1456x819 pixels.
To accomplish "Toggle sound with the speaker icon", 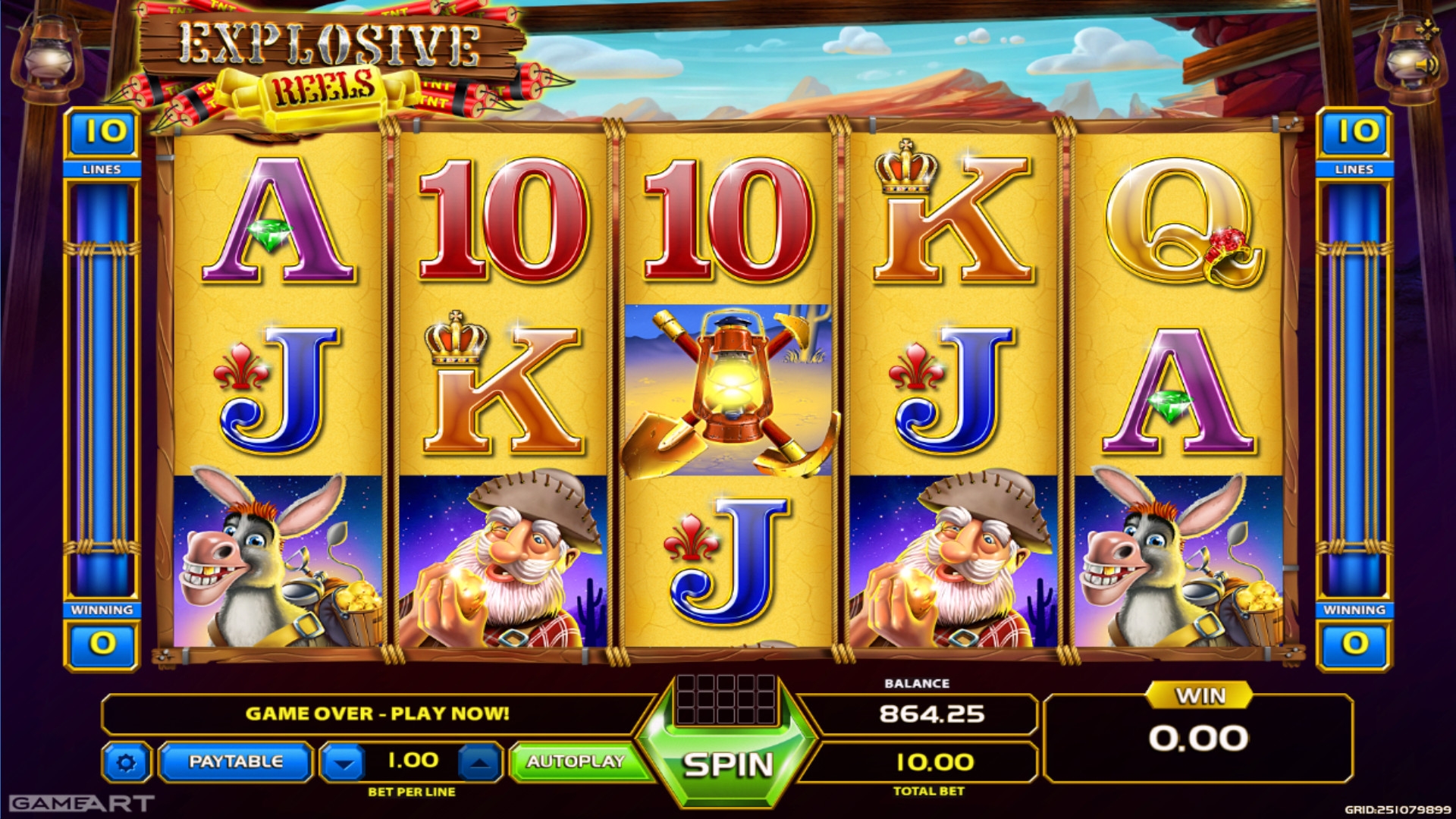I will click(1429, 67).
